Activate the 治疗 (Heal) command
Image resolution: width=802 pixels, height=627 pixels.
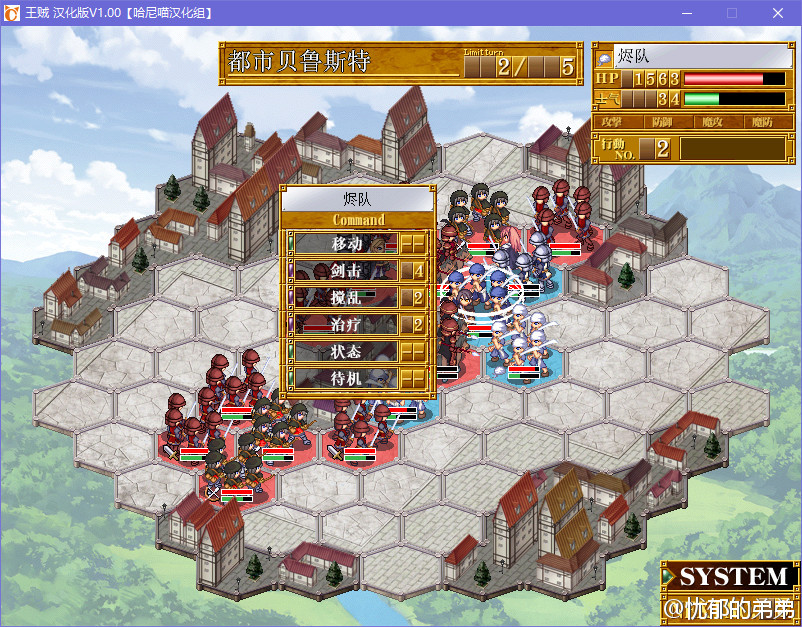(346, 324)
